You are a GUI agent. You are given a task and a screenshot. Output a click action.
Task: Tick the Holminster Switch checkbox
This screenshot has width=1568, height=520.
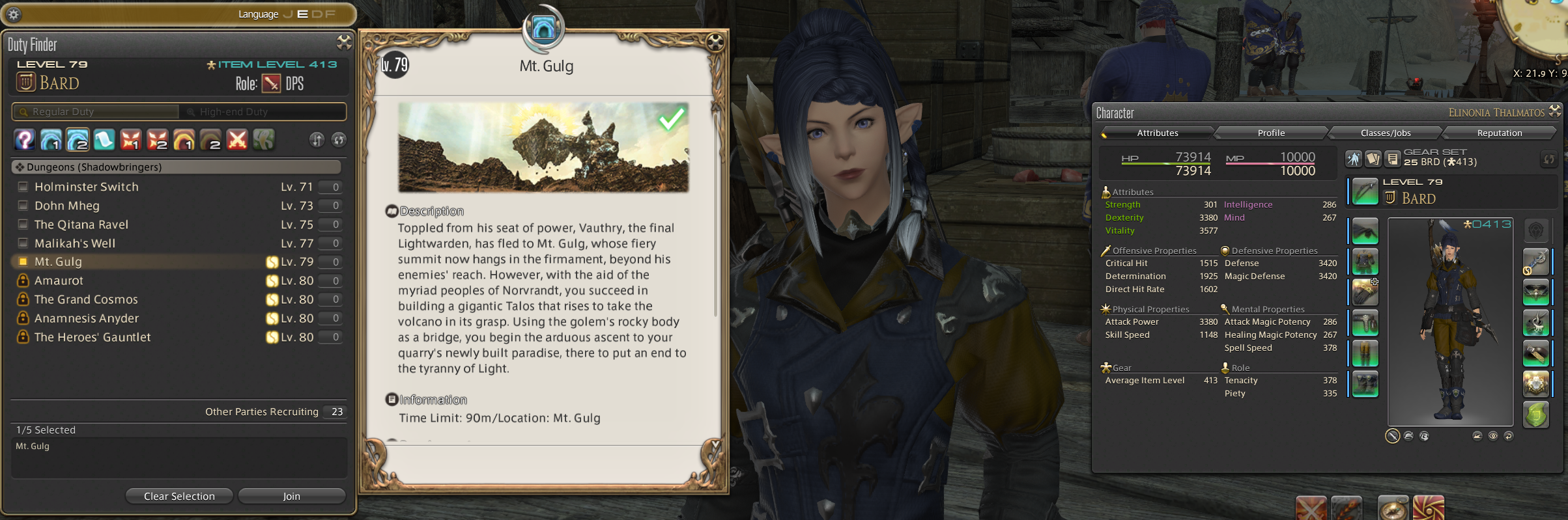(x=23, y=187)
